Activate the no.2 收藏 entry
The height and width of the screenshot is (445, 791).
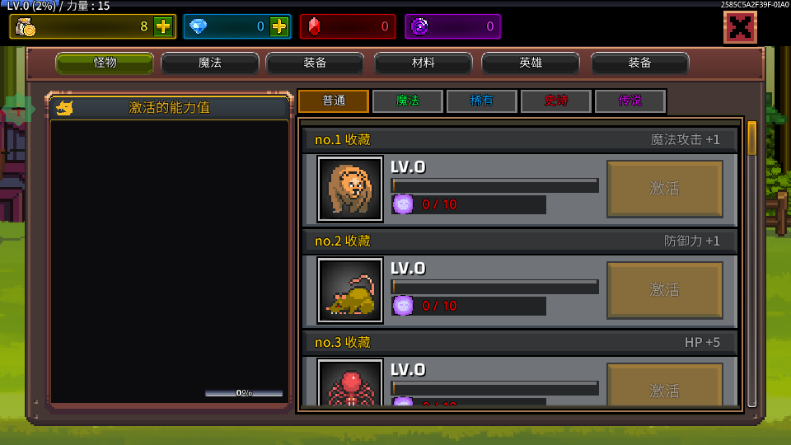pos(664,290)
